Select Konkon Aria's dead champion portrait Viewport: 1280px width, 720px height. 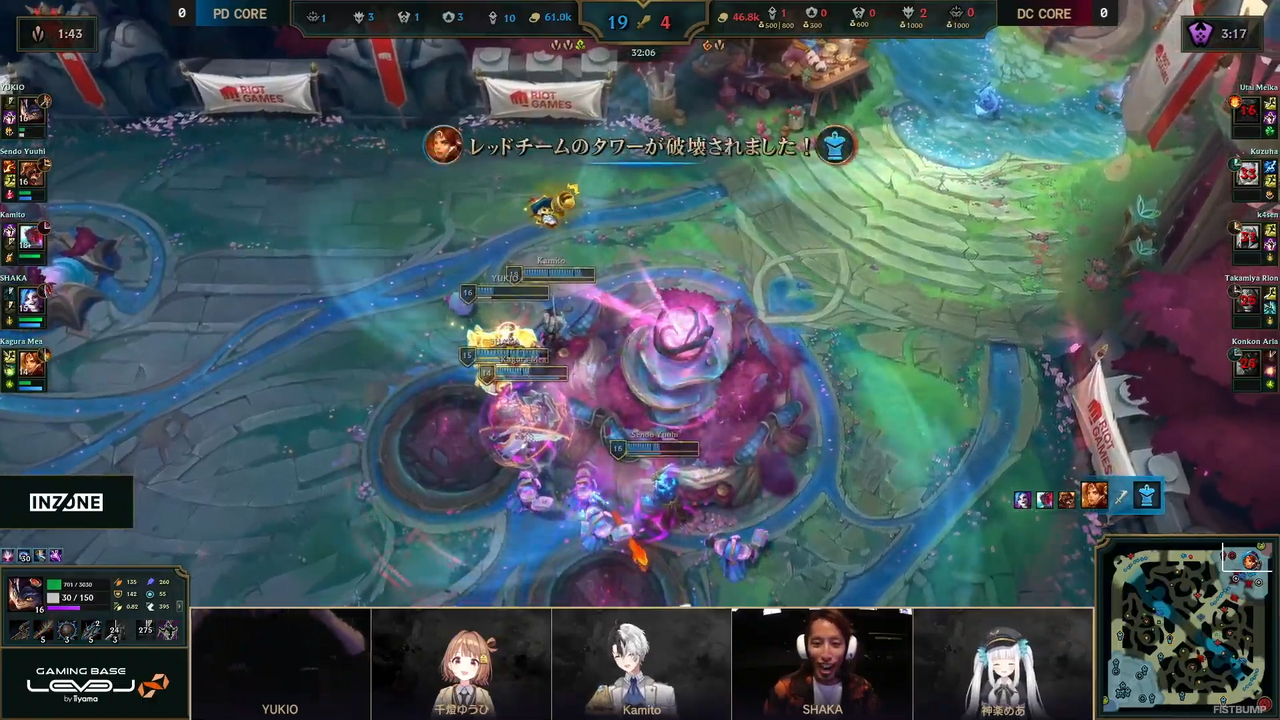[x=1247, y=364]
